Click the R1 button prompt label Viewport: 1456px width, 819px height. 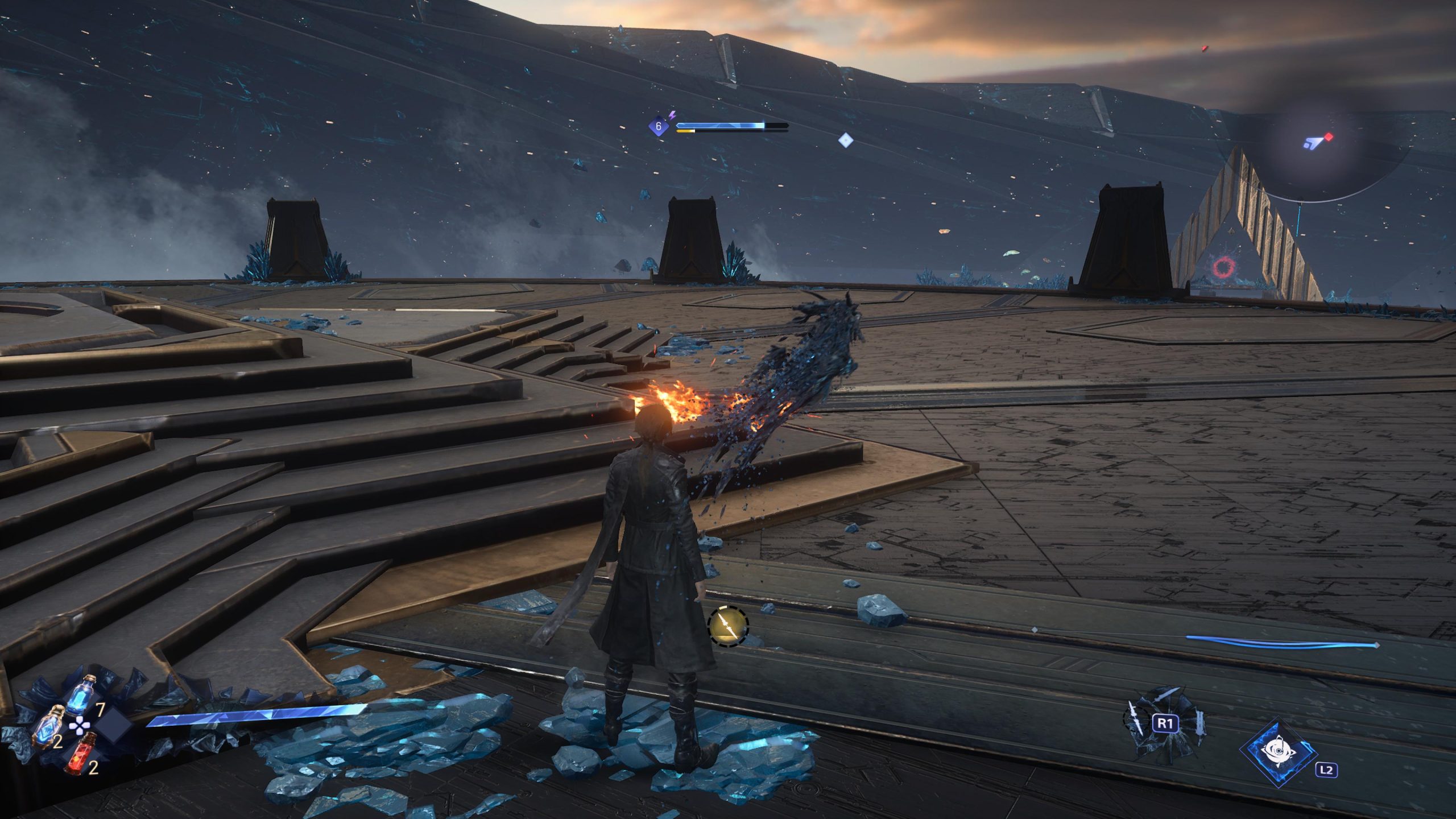pos(1165,723)
